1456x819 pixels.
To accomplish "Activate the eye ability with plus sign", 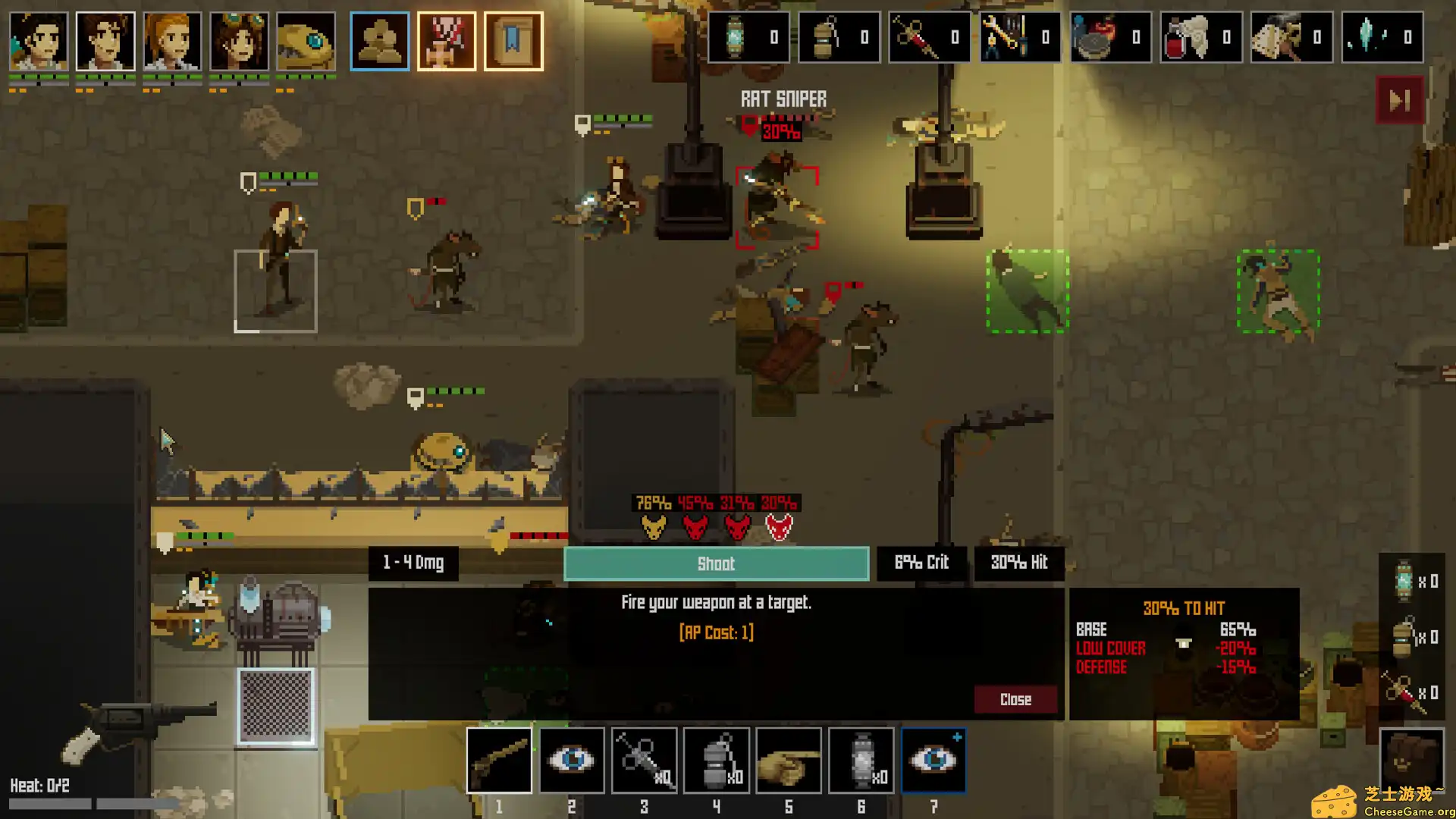I will pyautogui.click(x=934, y=760).
